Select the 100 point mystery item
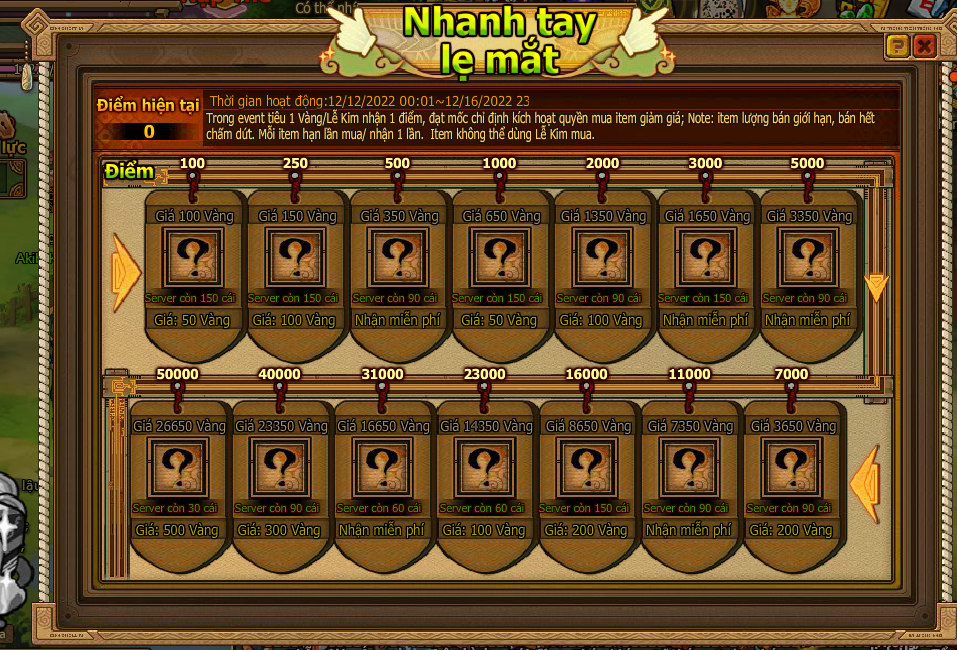Viewport: 957px width, 650px height. (x=192, y=257)
